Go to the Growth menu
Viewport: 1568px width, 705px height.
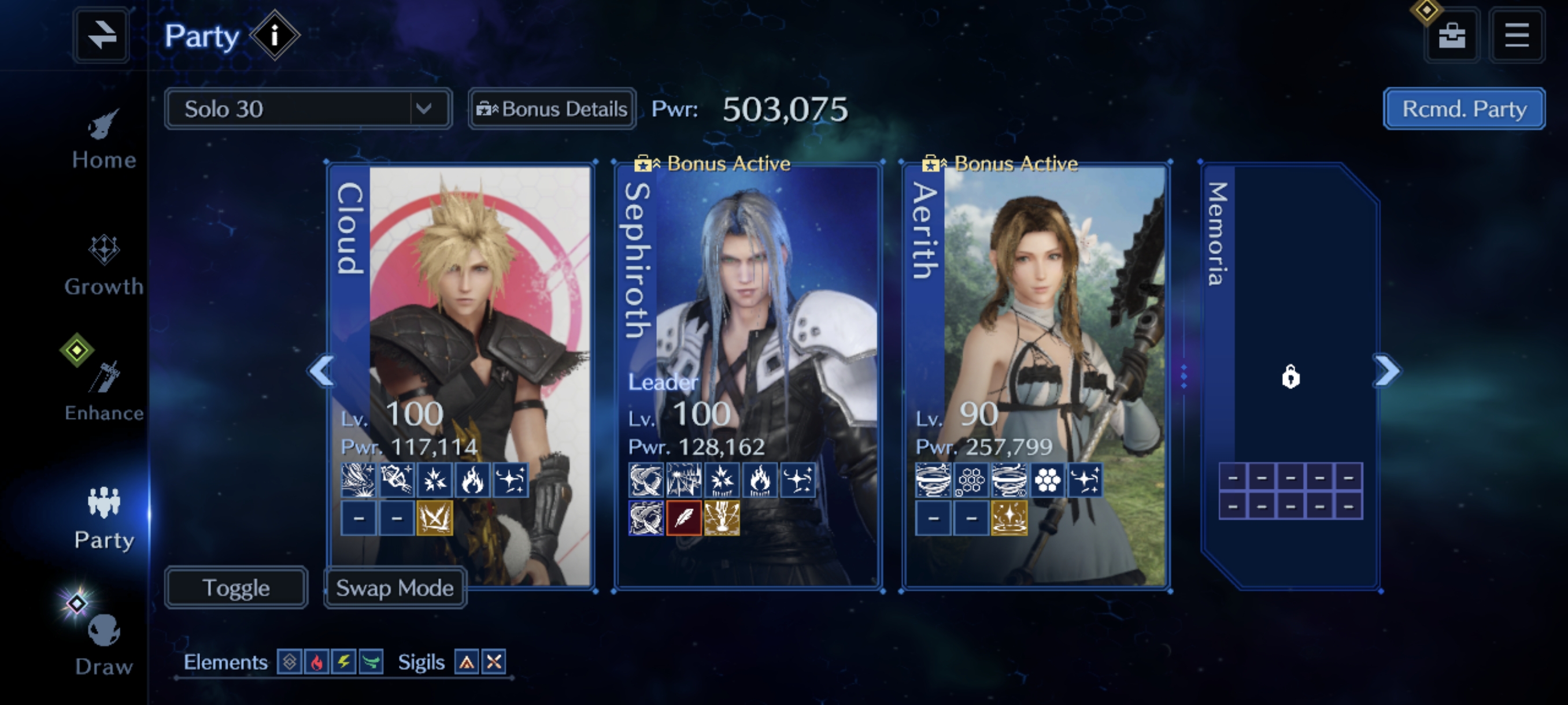(103, 265)
